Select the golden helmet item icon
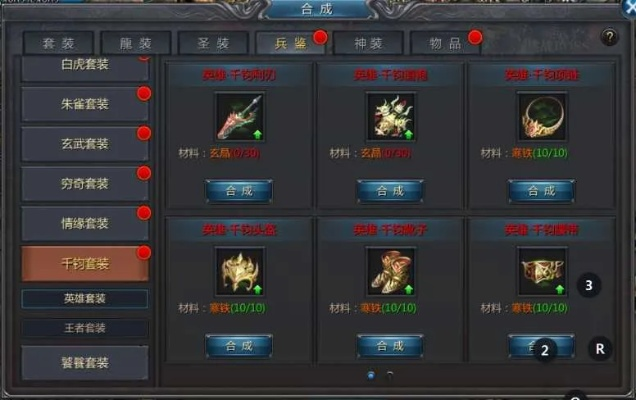The height and width of the screenshot is (400, 636). [x=239, y=270]
